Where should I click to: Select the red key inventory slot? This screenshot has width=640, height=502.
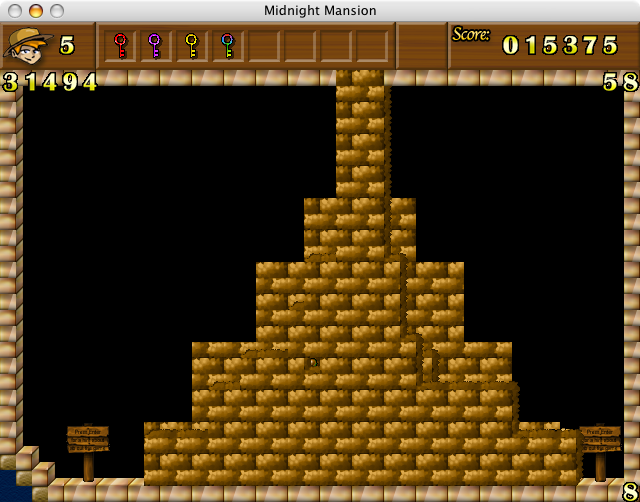120,46
